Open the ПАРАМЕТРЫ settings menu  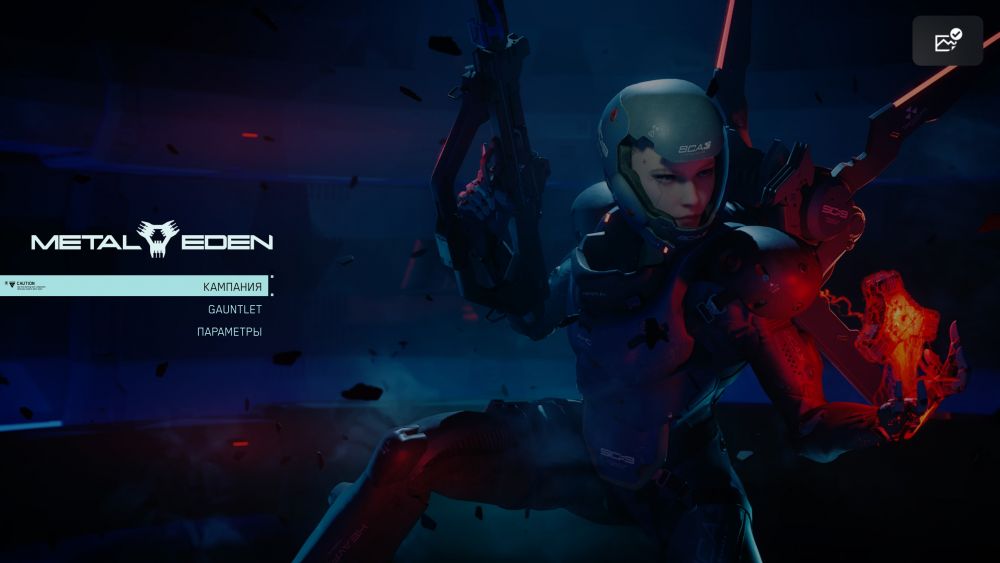tap(229, 331)
